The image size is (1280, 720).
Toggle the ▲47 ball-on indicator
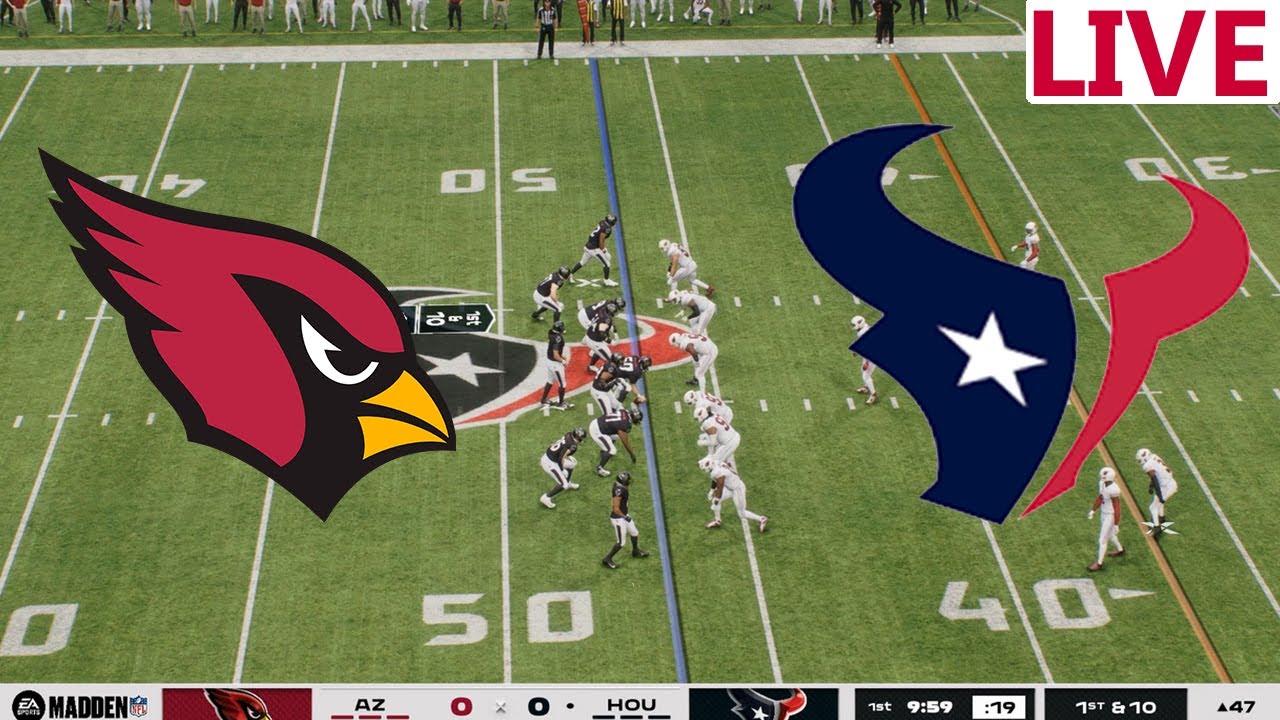tap(1236, 705)
